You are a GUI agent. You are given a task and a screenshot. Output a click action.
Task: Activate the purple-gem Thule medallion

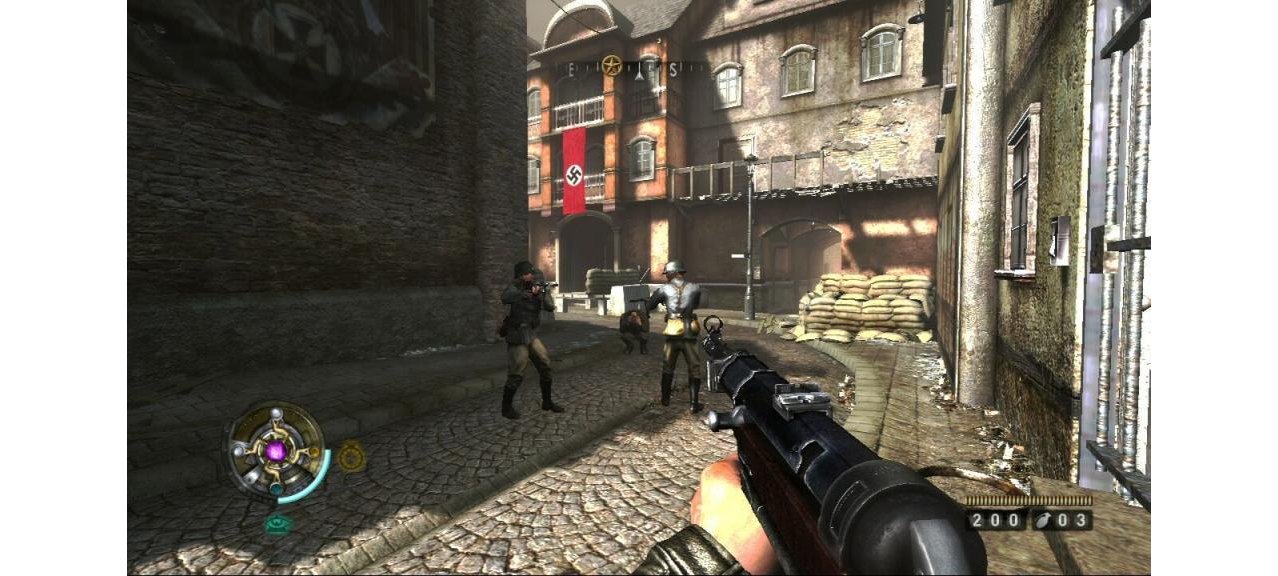click(x=276, y=450)
